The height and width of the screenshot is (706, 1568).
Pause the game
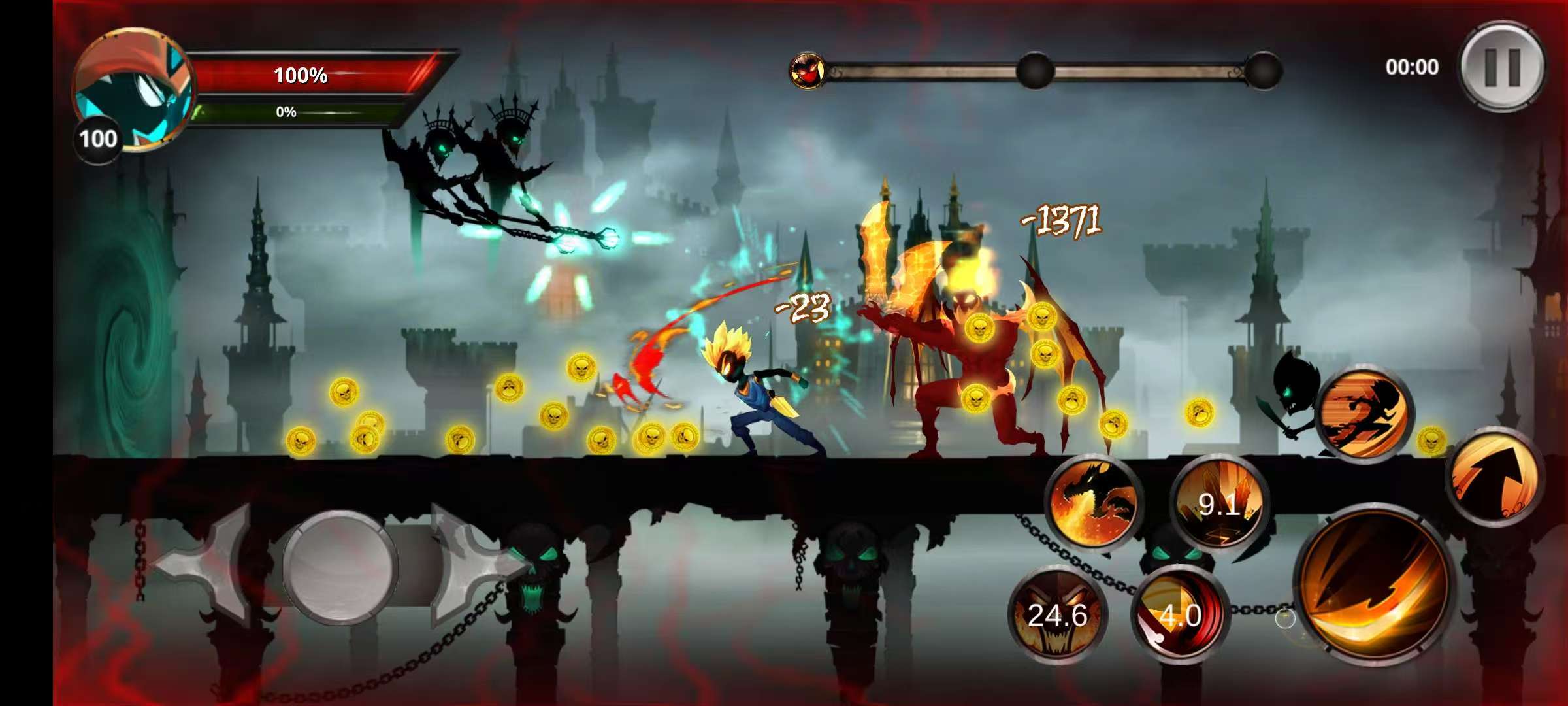point(1502,67)
